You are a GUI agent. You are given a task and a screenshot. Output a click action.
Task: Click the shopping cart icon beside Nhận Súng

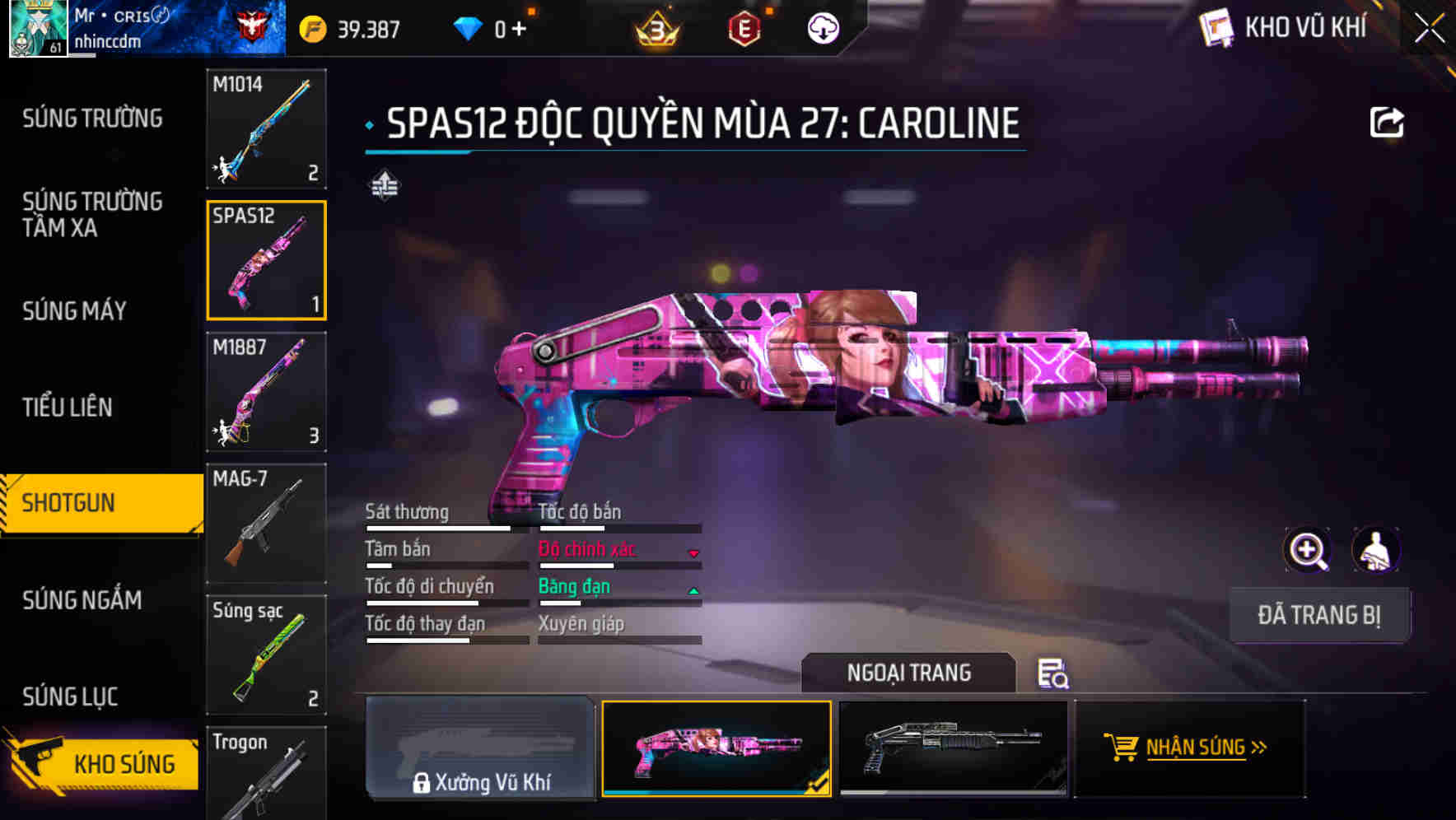(1123, 748)
